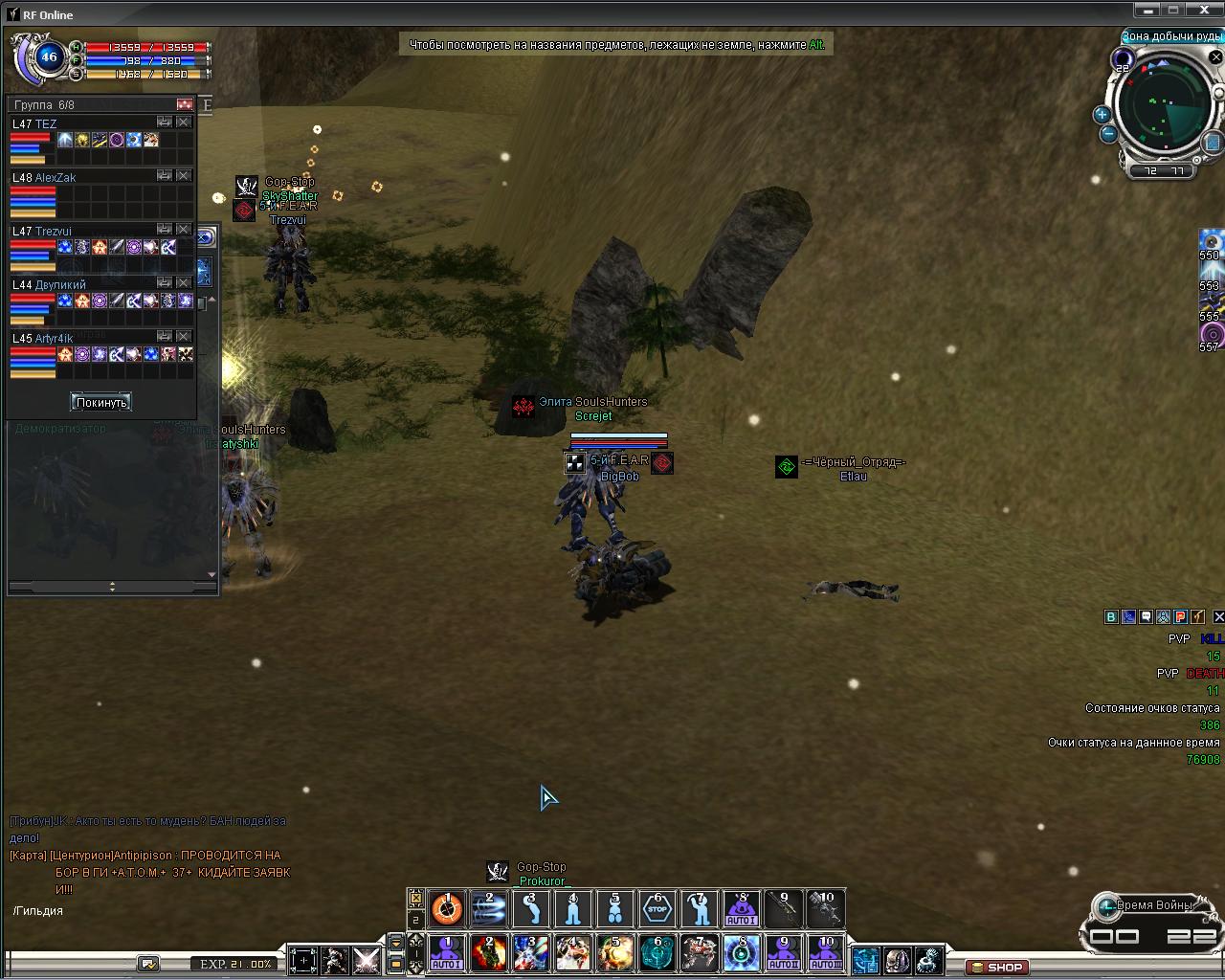Select party member Двуликий
The height and width of the screenshot is (980, 1225).
point(60,285)
